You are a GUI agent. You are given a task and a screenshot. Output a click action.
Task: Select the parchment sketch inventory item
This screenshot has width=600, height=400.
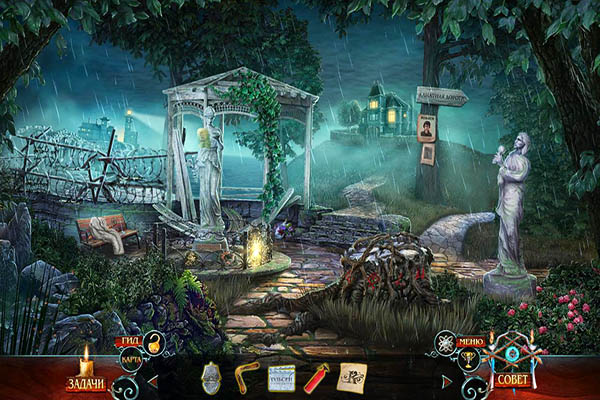[x=351, y=378]
